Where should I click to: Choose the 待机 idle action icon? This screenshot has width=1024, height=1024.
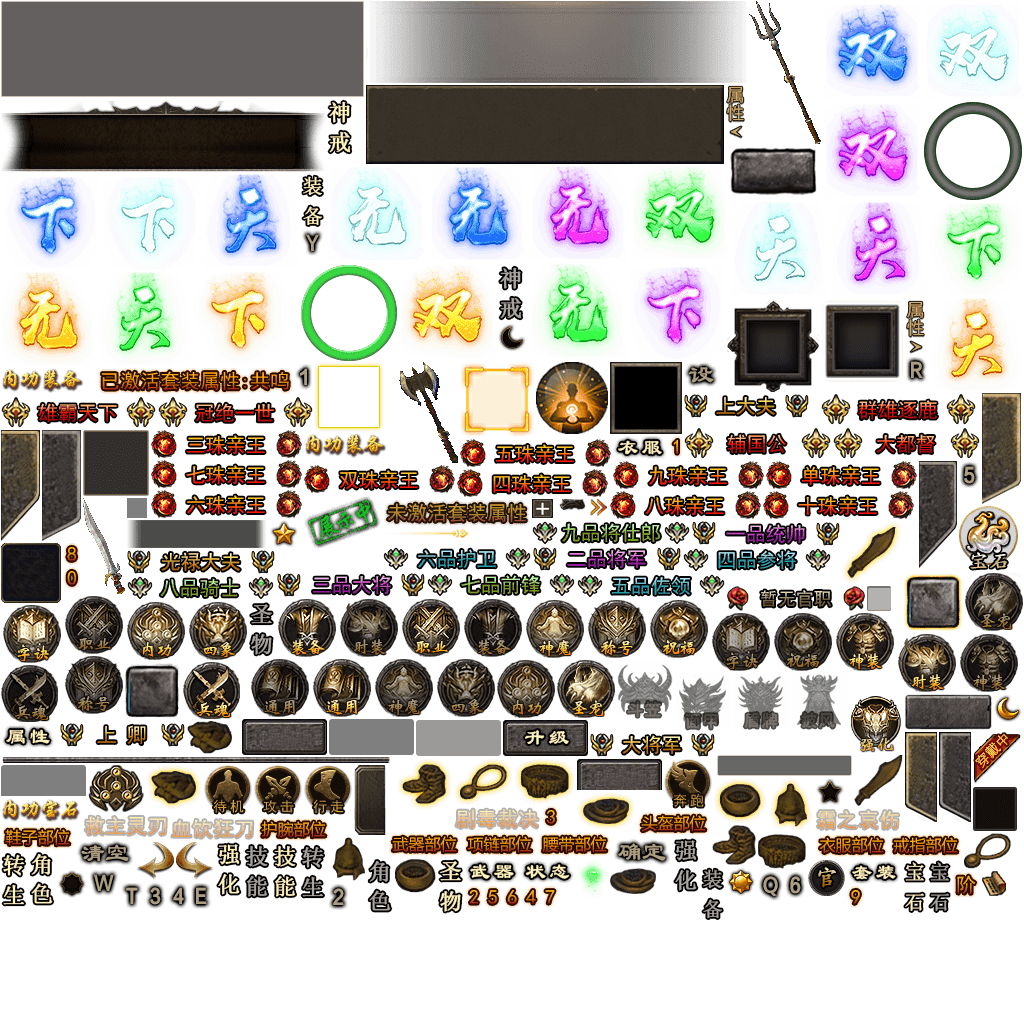(228, 790)
